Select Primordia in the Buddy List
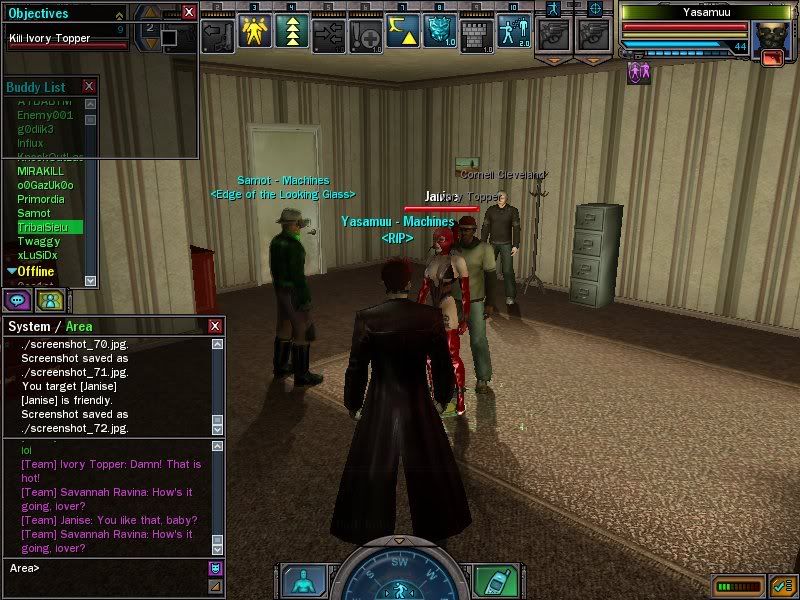 click(x=41, y=199)
